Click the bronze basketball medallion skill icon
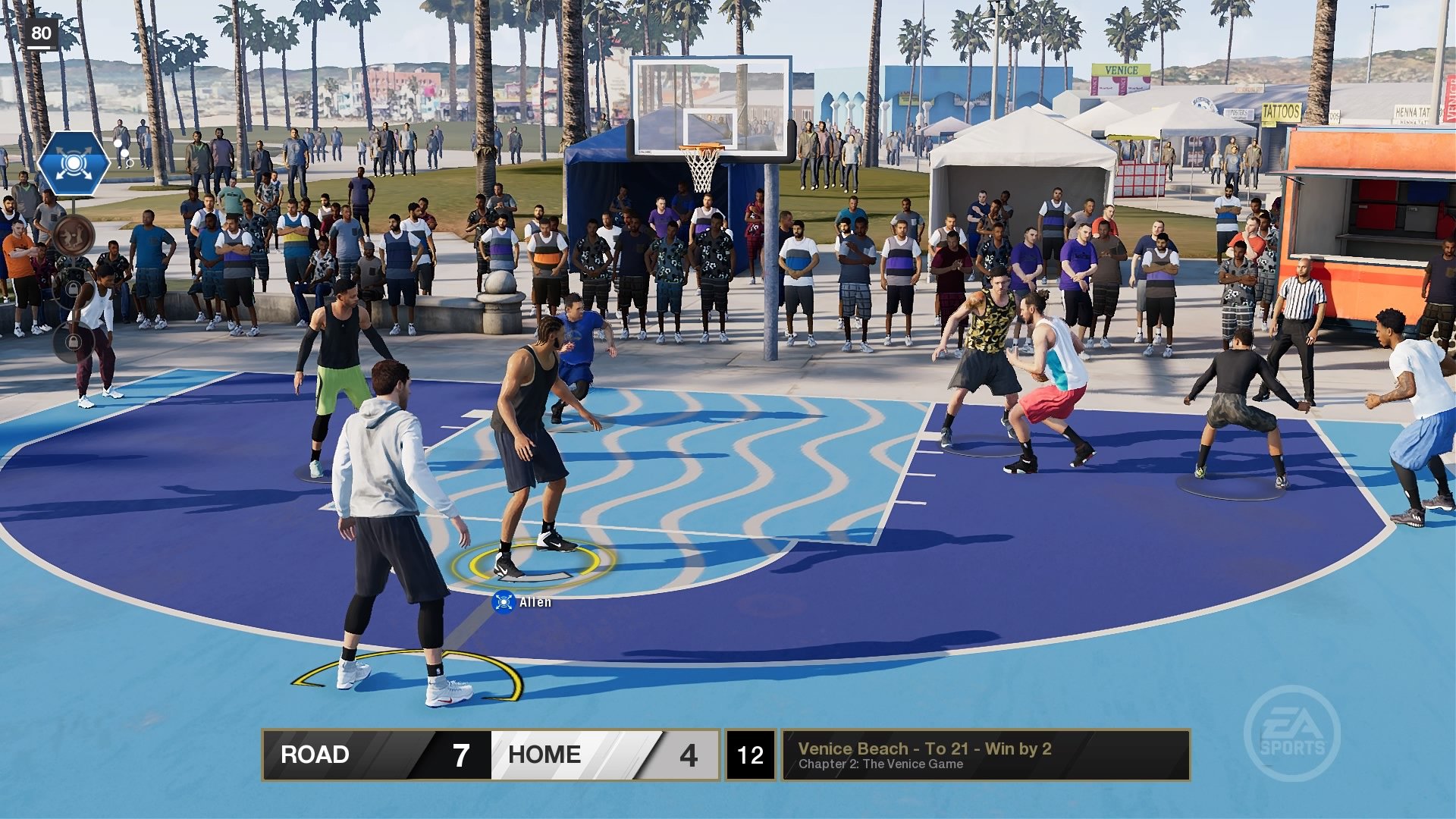 coord(74,235)
